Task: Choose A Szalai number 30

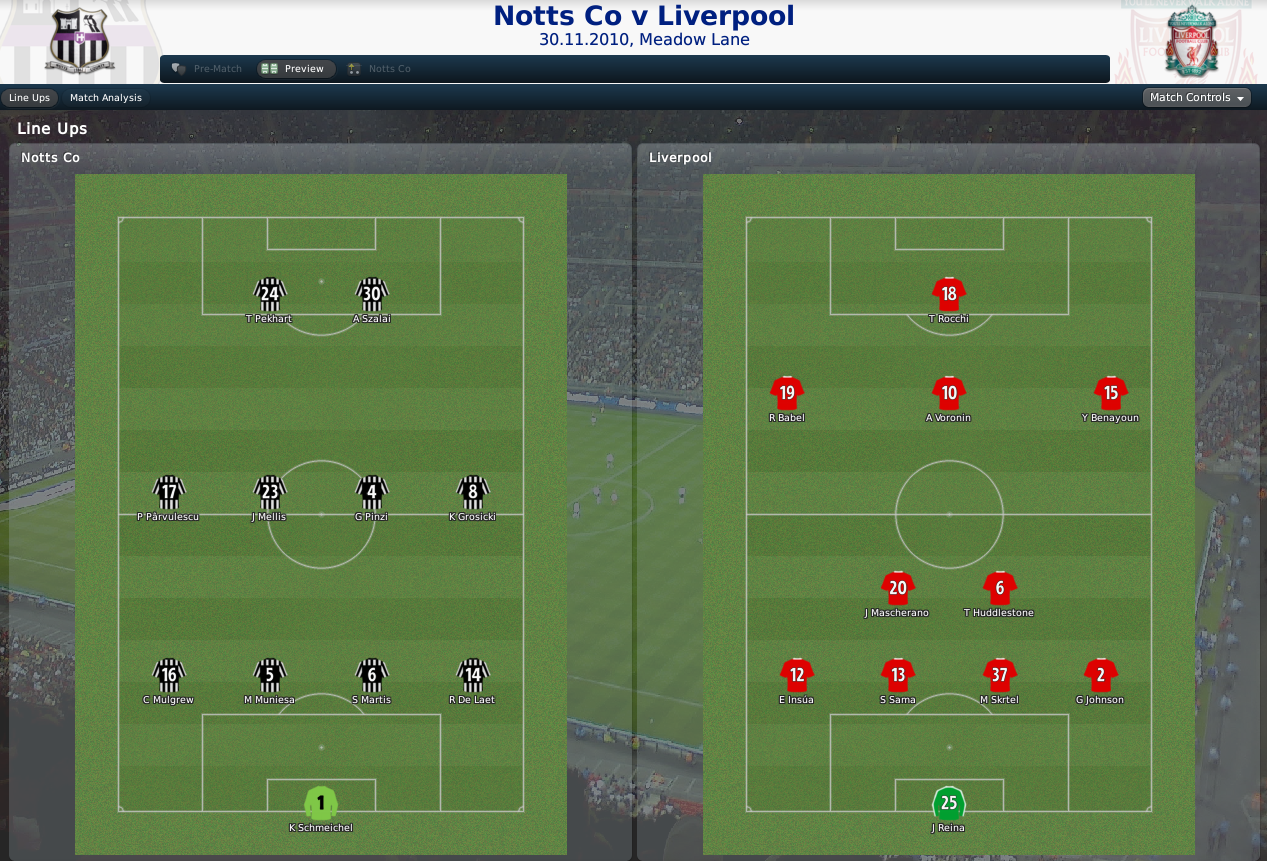Action: [372, 293]
